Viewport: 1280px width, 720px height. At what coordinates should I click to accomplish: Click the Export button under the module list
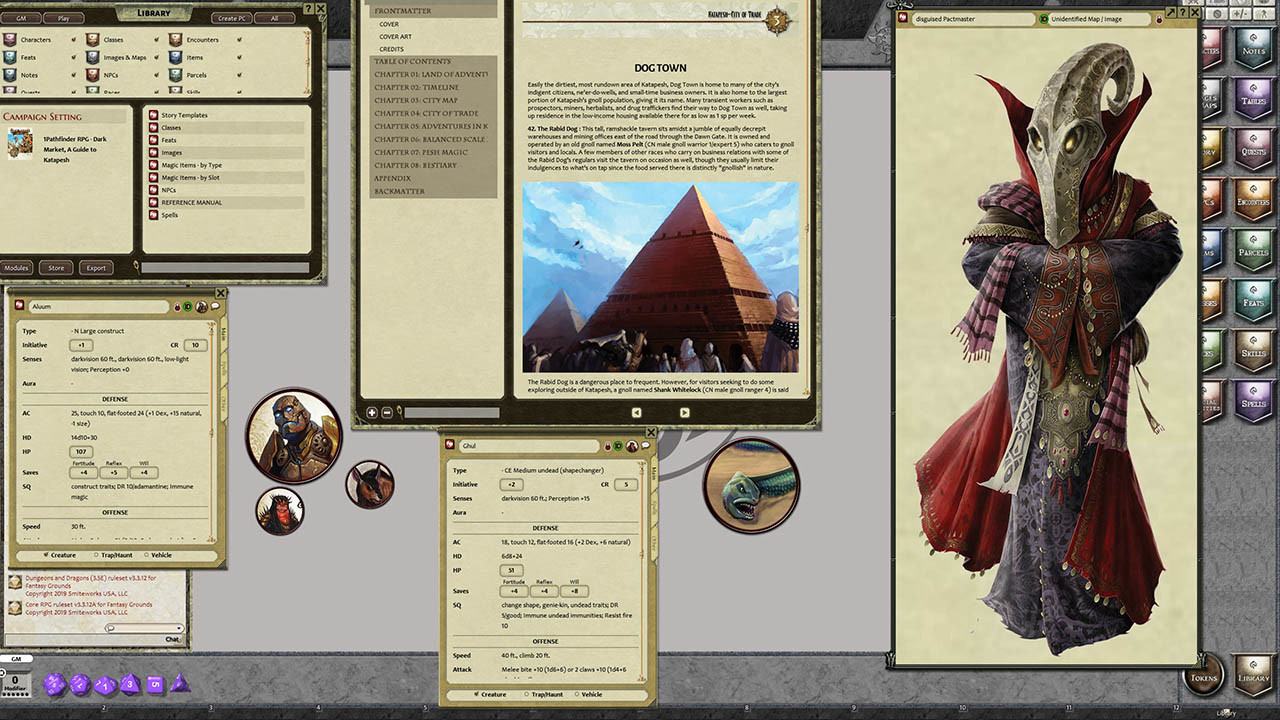[x=96, y=267]
